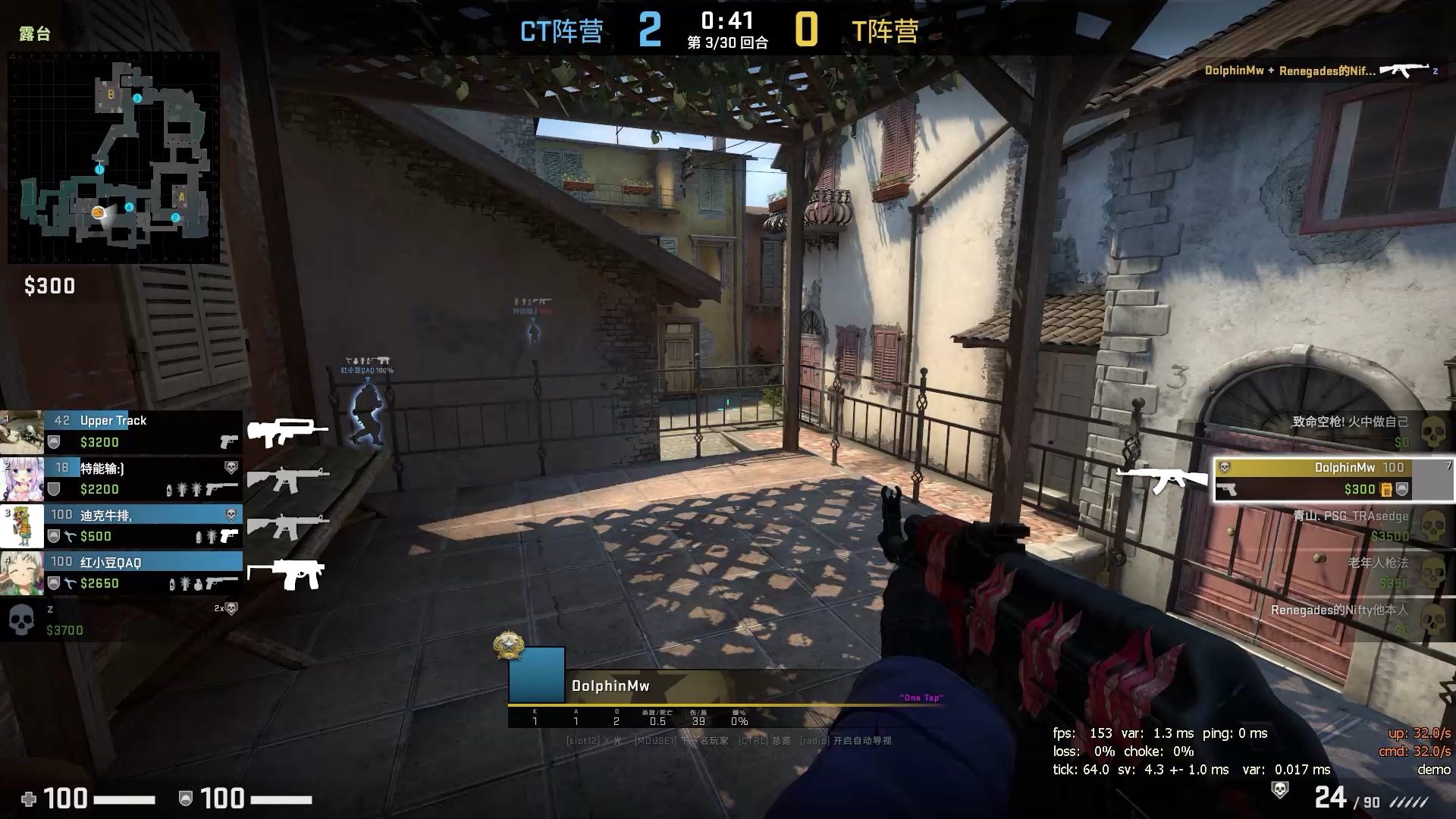Select the T阵营 scoreboard header
1456x819 pixels.
click(x=885, y=32)
